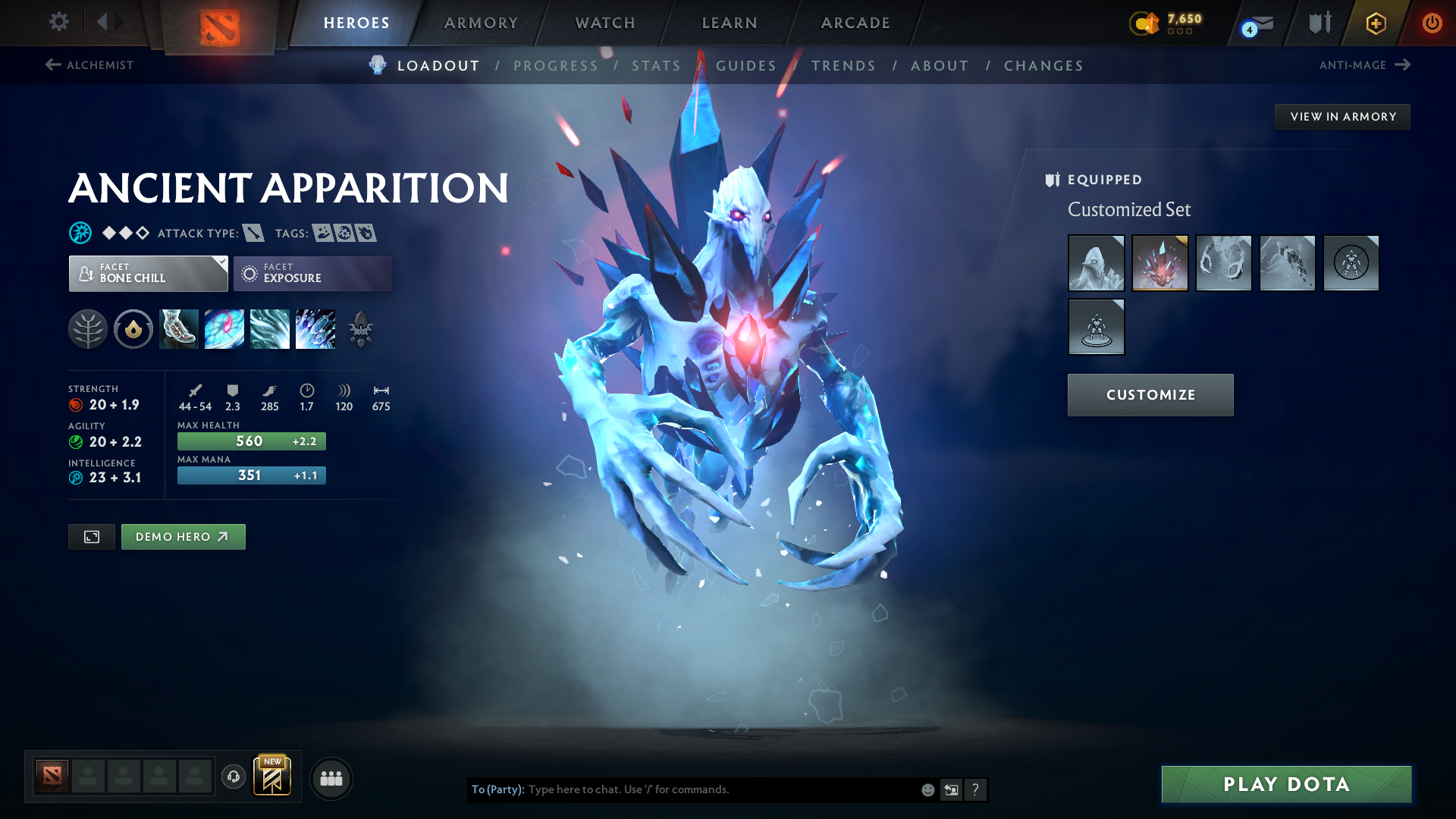Open the talent tree icon
The image size is (1456, 819).
(x=88, y=329)
